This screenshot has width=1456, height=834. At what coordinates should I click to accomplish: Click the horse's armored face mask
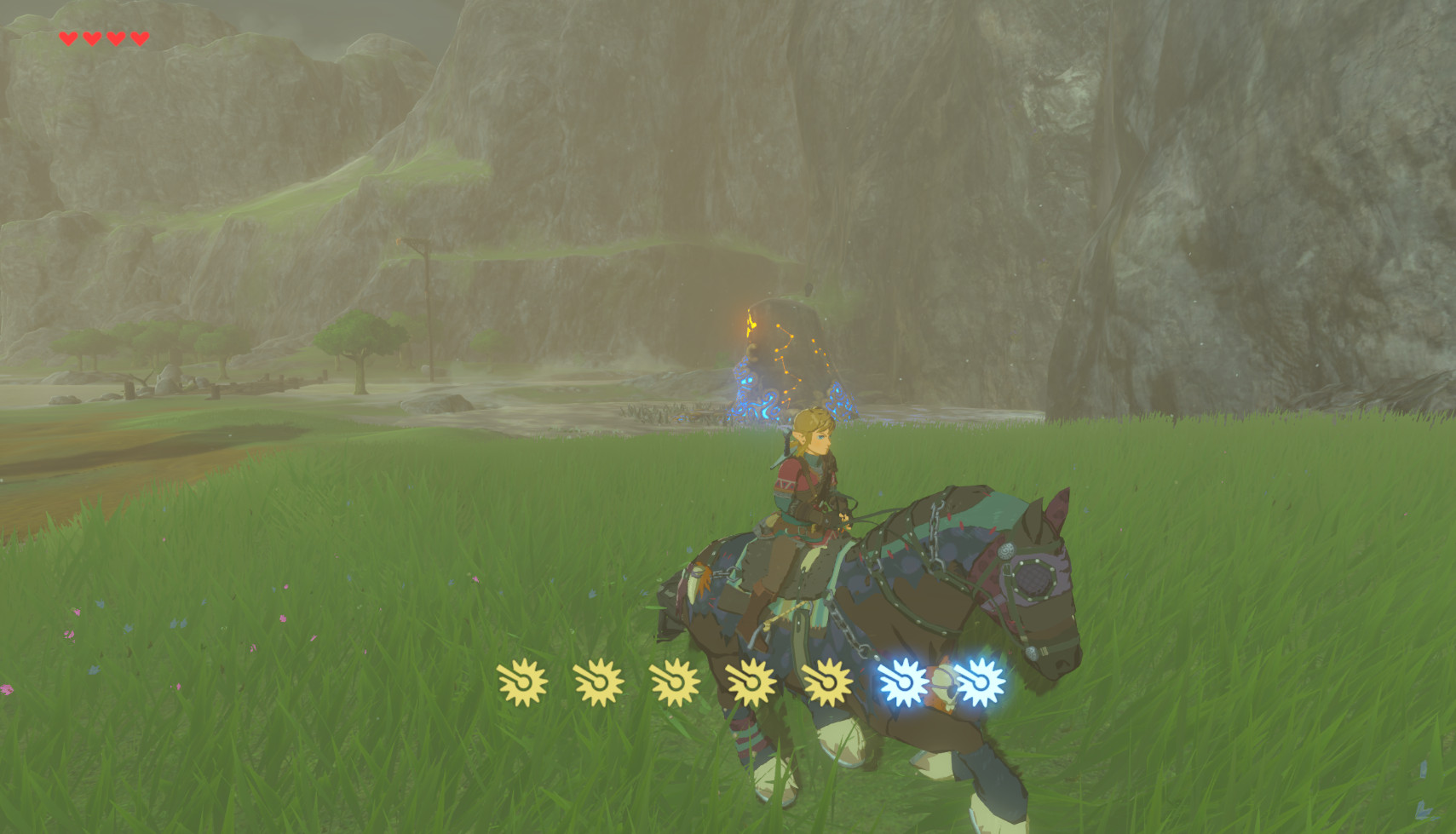1035,579
